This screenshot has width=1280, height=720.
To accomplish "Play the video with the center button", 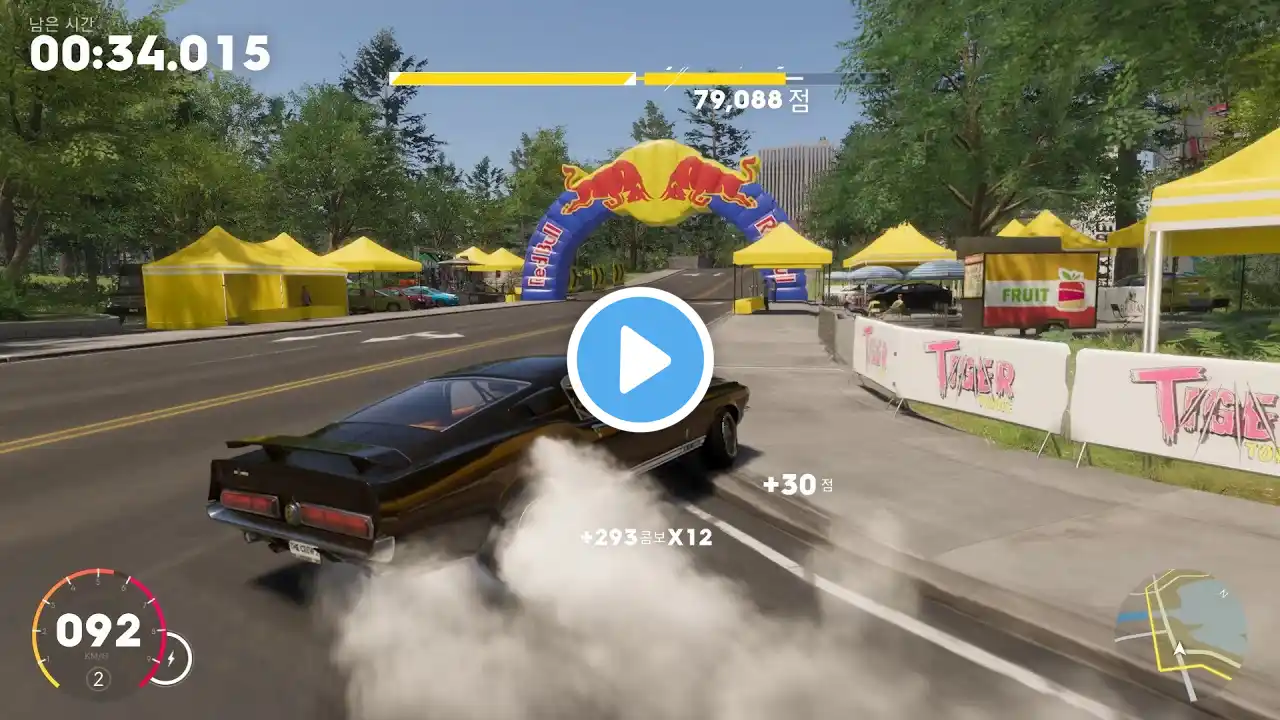I will tap(640, 360).
